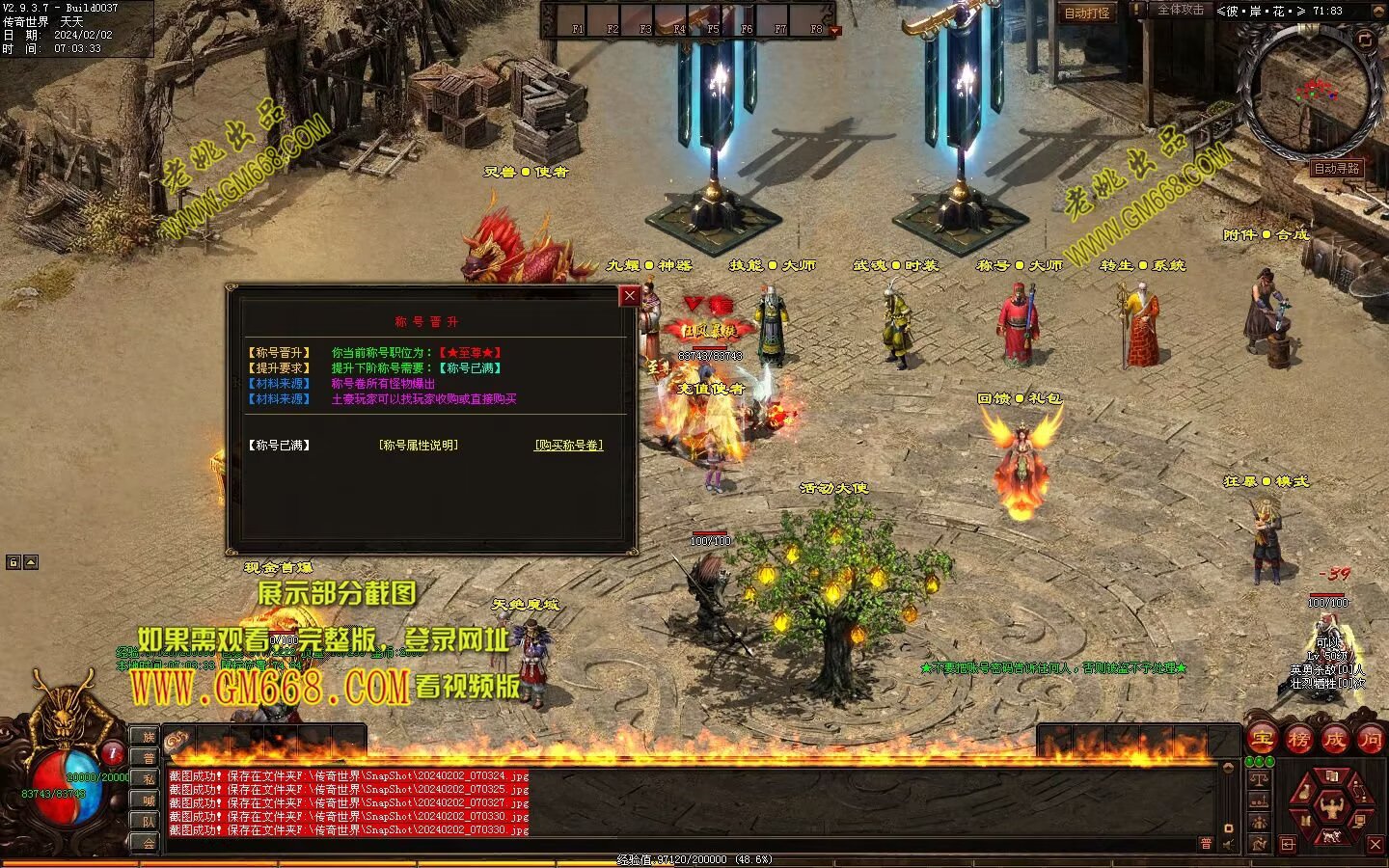Open the bag via the pouch icon

tap(1304, 792)
